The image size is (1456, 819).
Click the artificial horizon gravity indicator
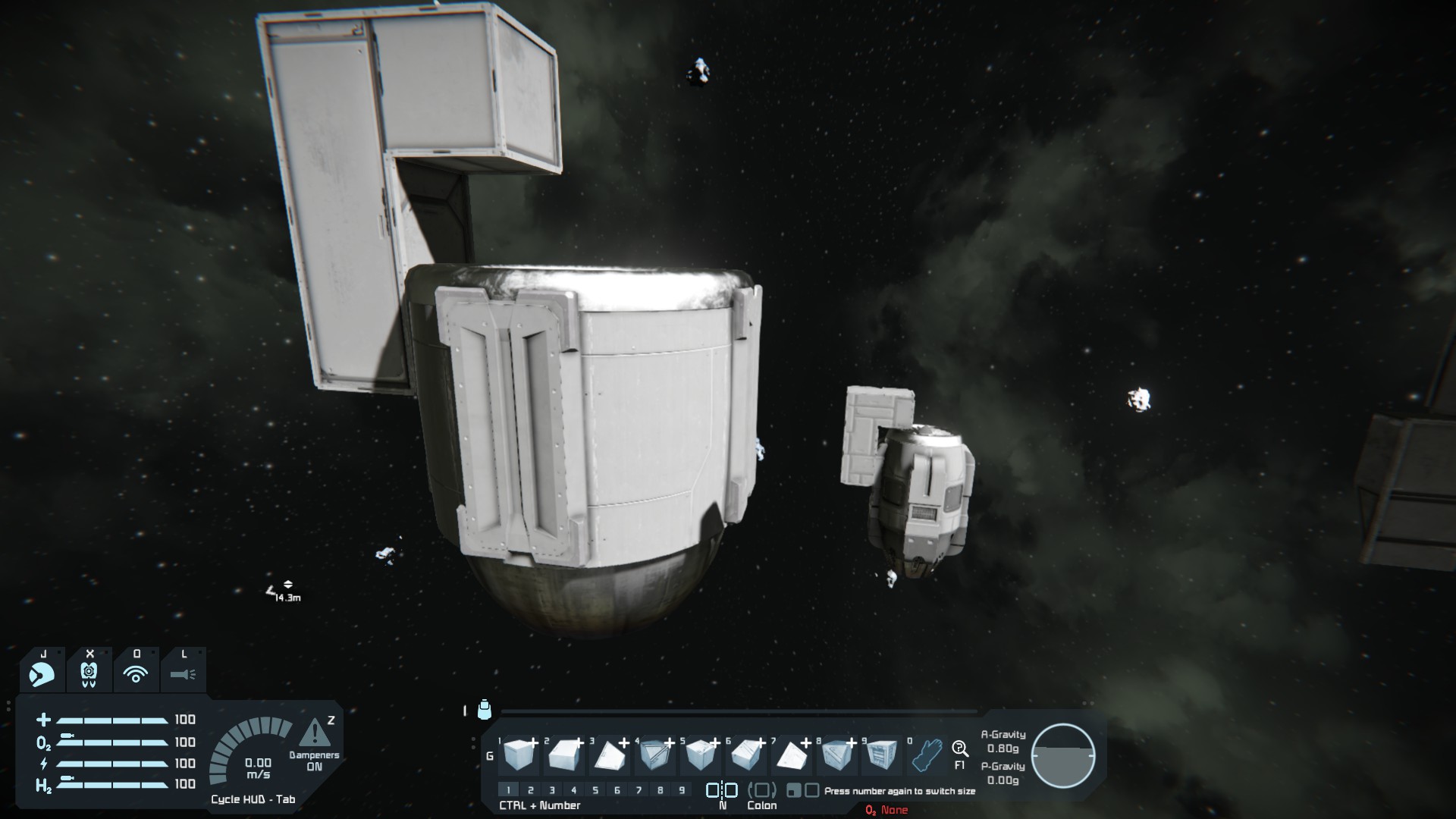pyautogui.click(x=1063, y=755)
